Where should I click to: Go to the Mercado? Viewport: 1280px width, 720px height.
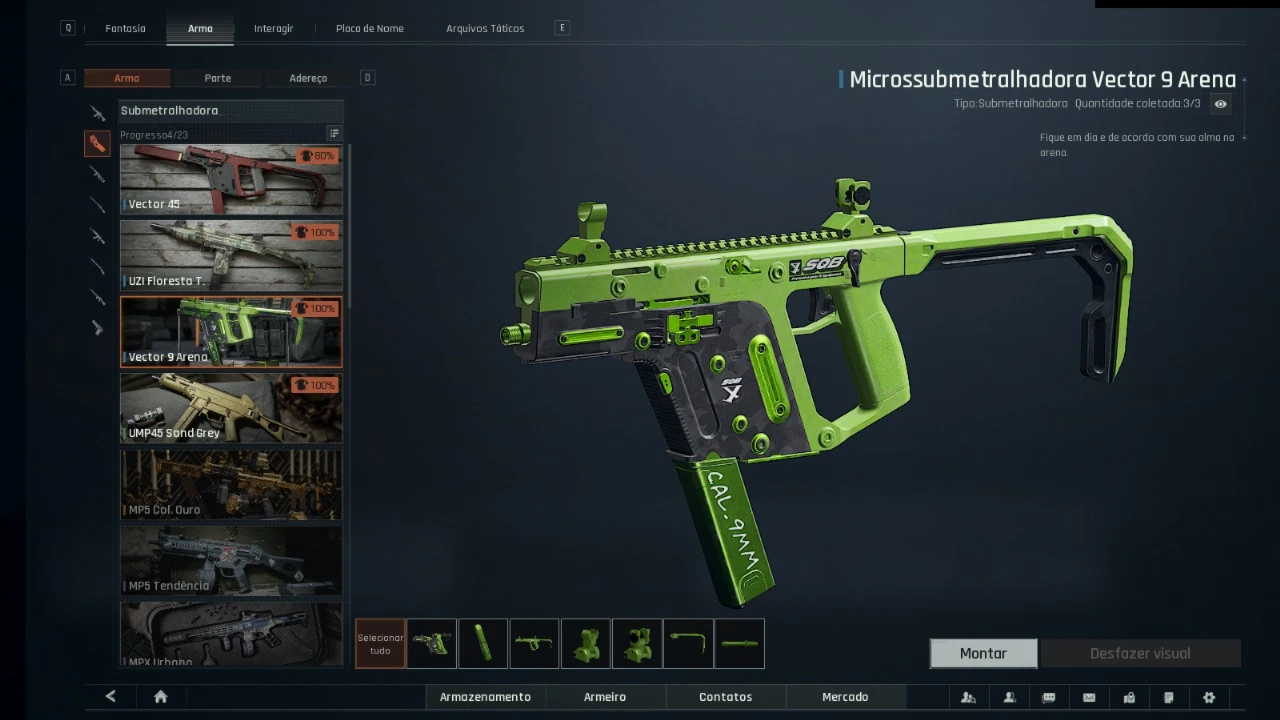[x=845, y=697]
